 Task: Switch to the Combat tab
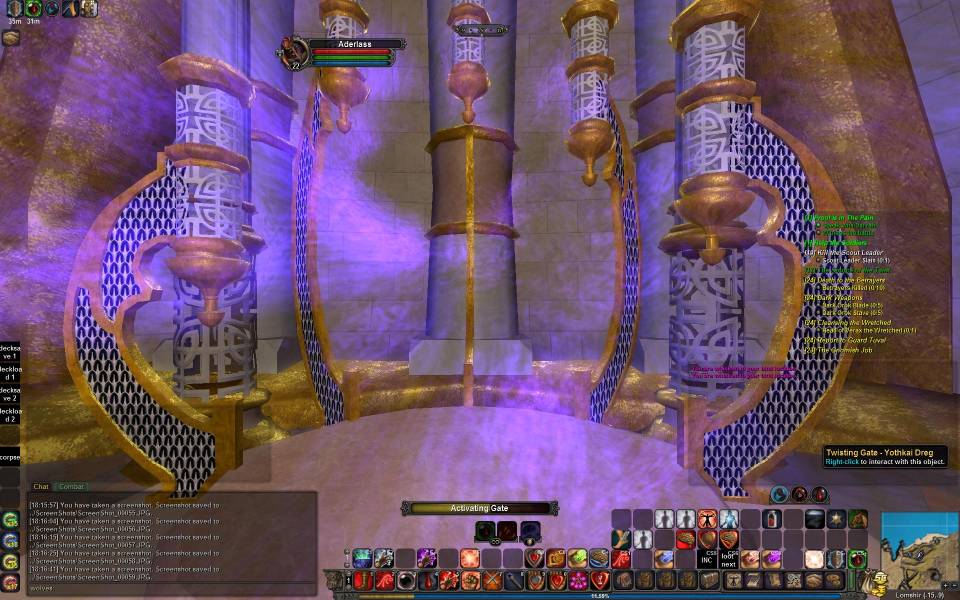[x=71, y=487]
